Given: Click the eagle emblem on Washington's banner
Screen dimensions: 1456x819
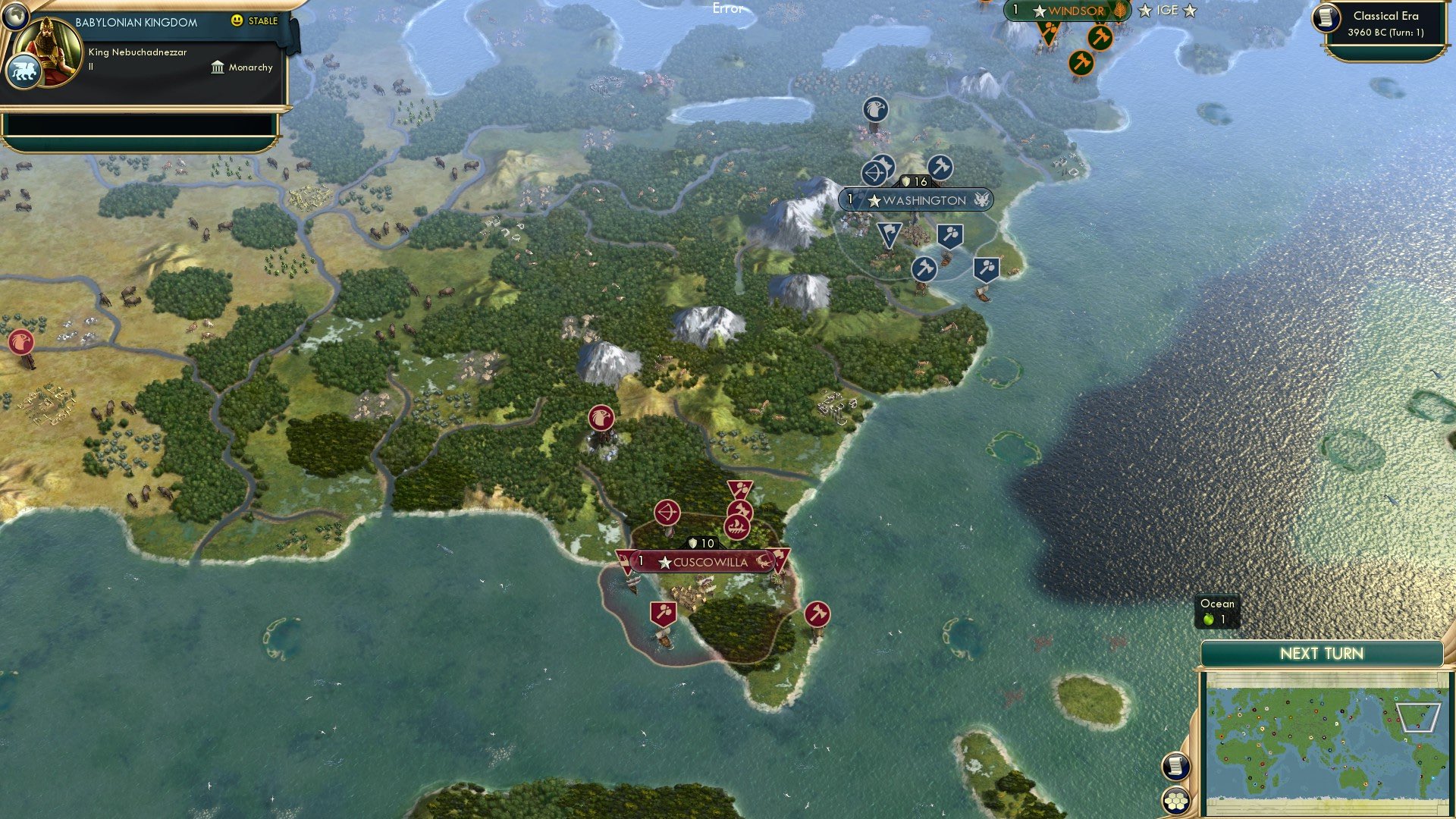Looking at the screenshot, I should coord(983,199).
